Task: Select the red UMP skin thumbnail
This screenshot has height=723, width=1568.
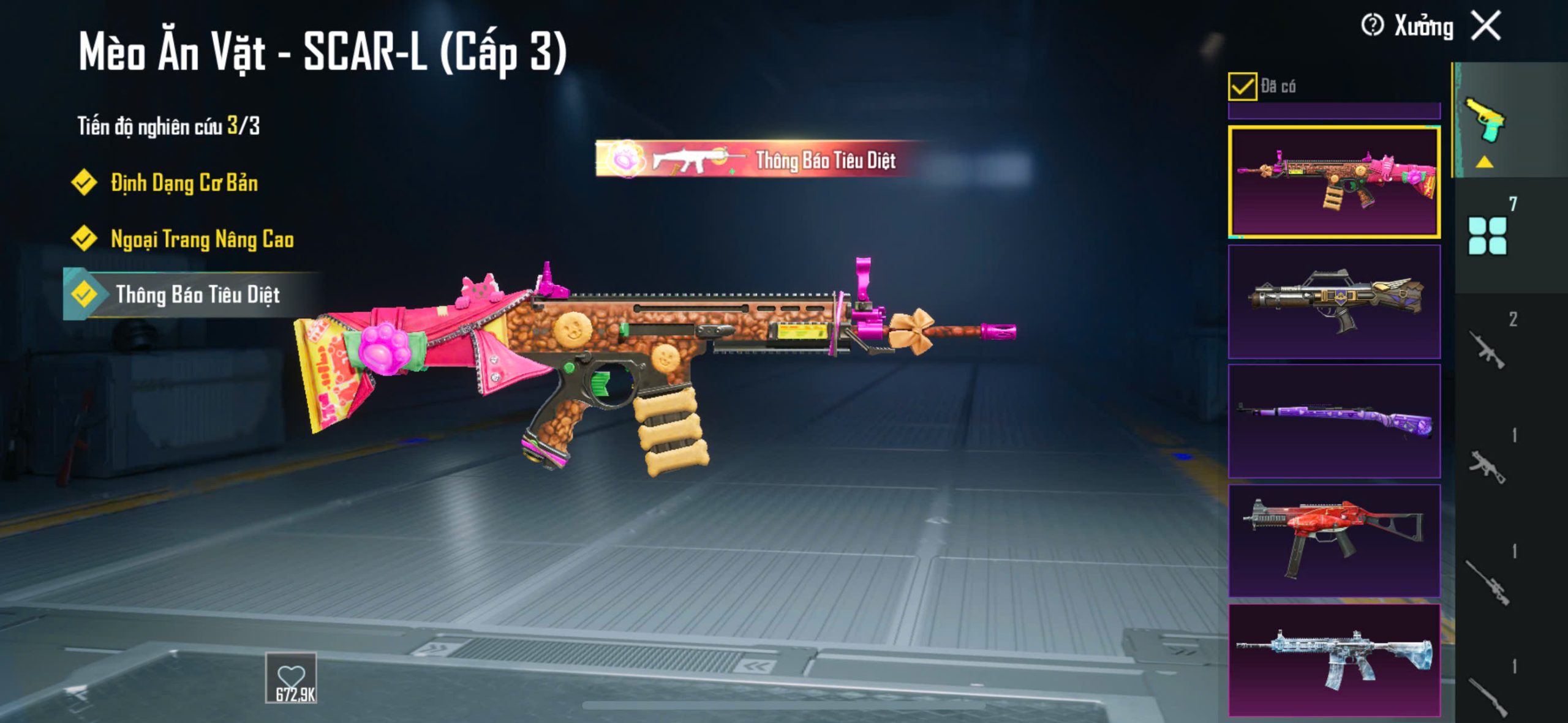Action: 1334,541
